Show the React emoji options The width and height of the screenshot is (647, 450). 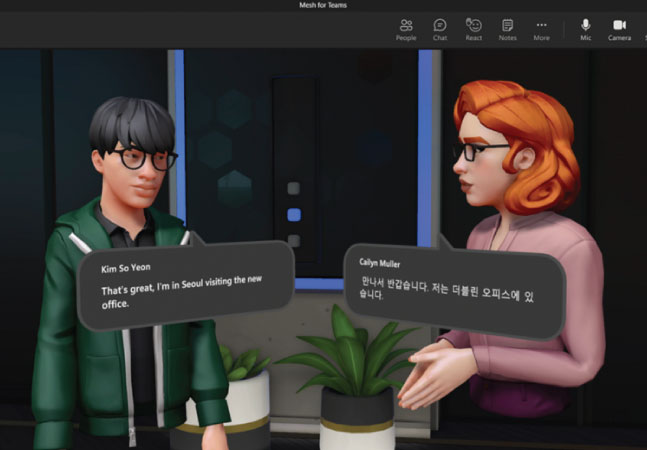(474, 28)
